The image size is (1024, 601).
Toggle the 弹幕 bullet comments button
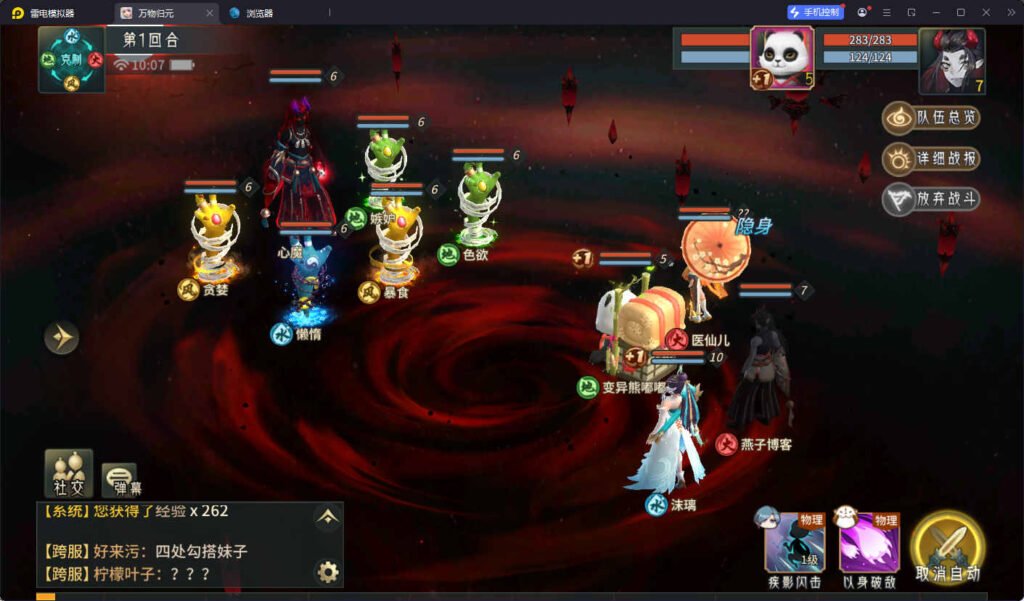(x=119, y=480)
